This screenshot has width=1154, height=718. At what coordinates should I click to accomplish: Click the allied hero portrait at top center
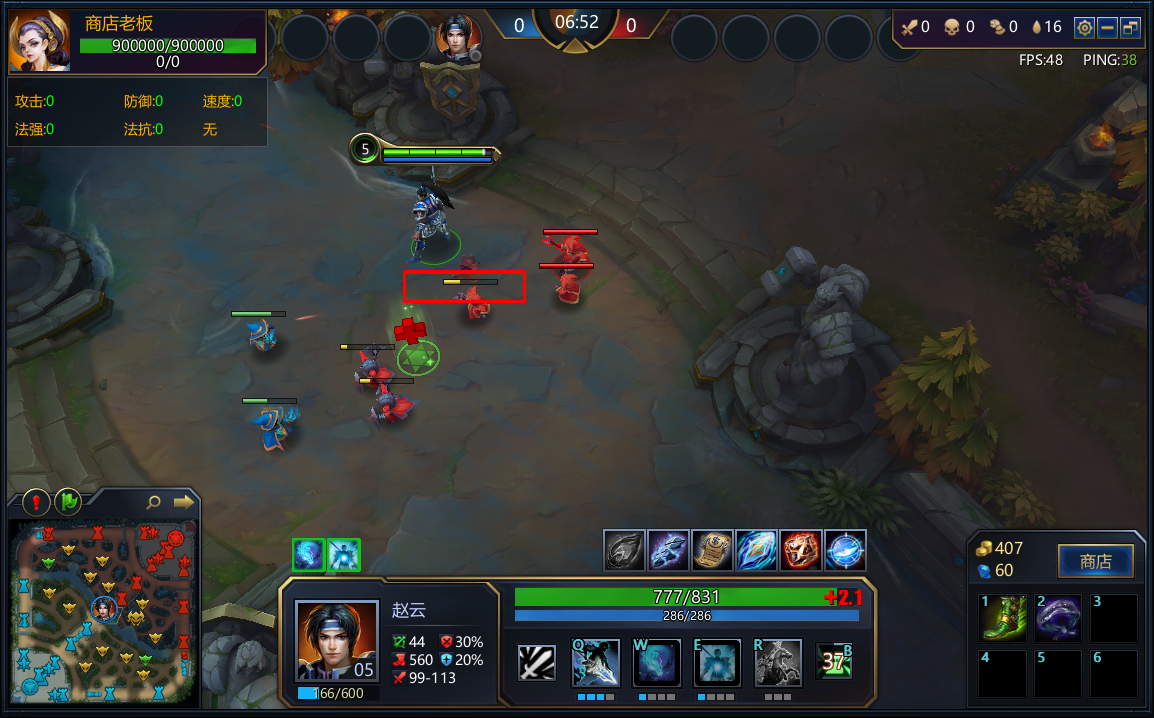459,37
